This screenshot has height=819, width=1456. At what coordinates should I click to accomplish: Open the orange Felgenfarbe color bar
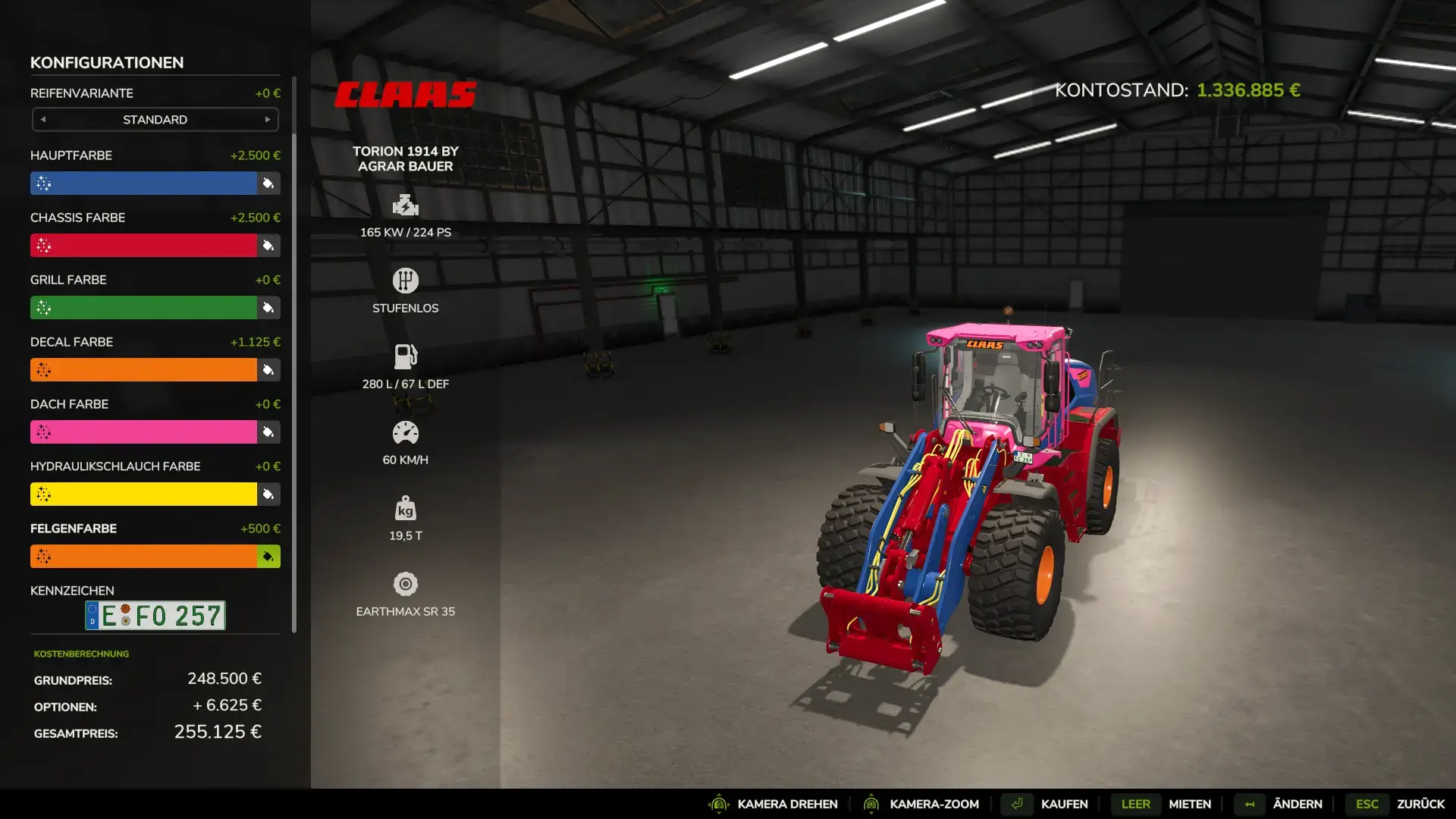[x=144, y=557]
